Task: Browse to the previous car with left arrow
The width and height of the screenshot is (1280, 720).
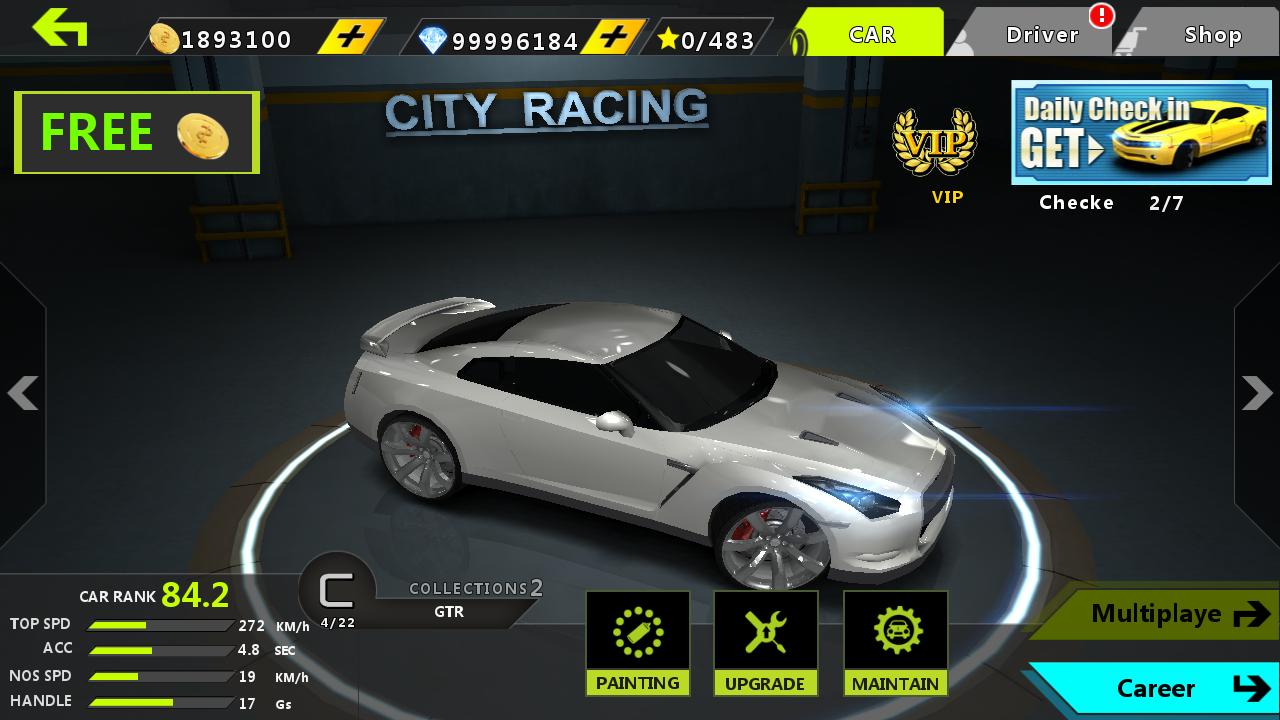Action: (x=22, y=393)
